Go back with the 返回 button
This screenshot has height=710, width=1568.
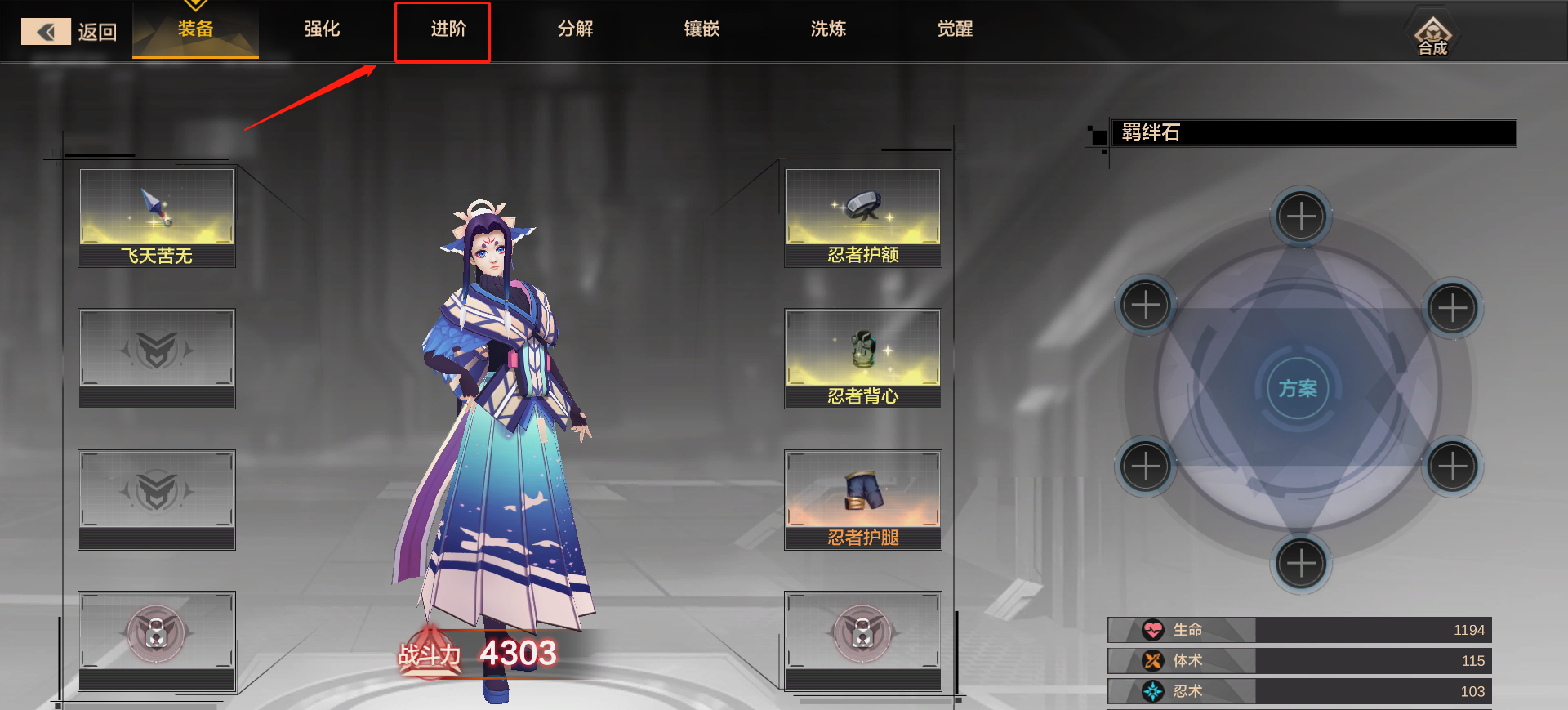point(69,32)
